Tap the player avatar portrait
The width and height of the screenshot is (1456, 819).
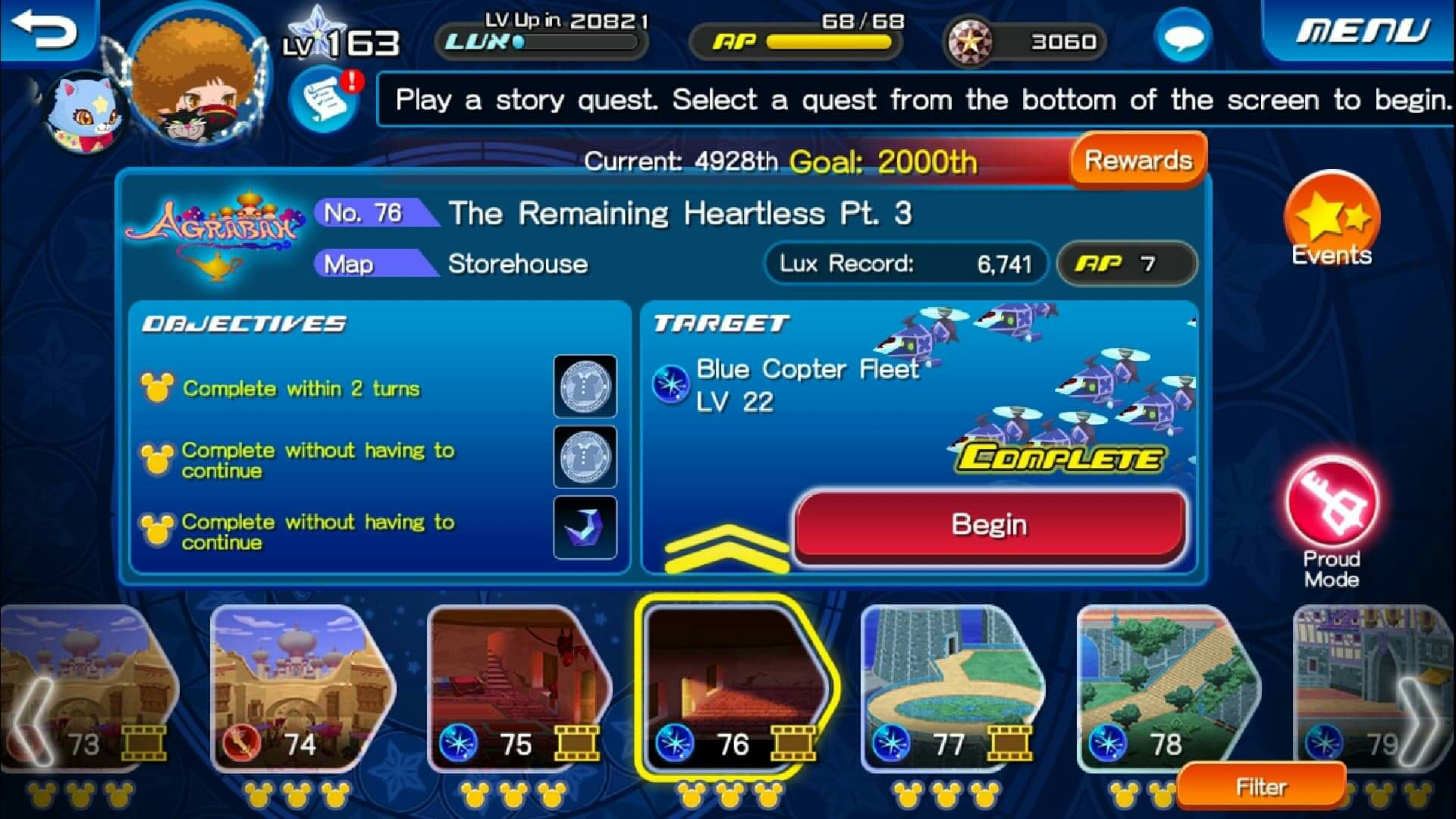[199, 76]
